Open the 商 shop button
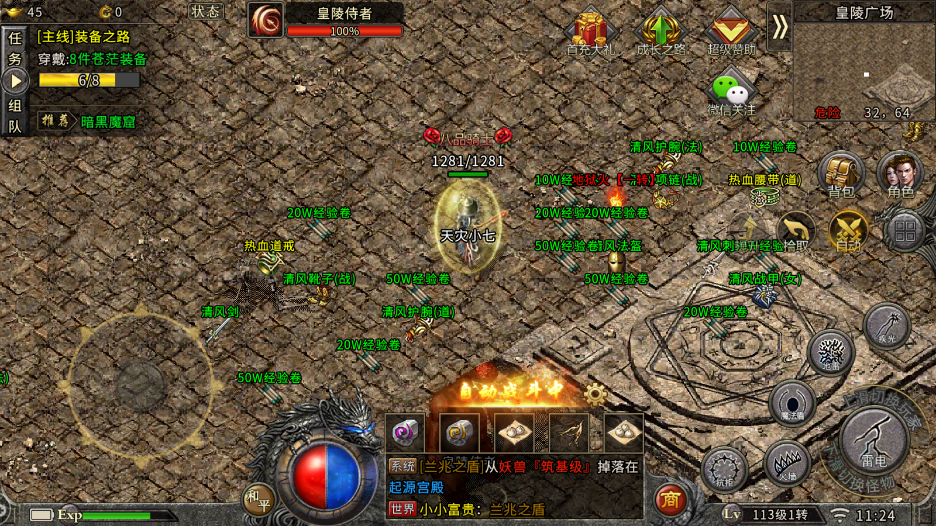This screenshot has width=936, height=526. click(x=670, y=499)
